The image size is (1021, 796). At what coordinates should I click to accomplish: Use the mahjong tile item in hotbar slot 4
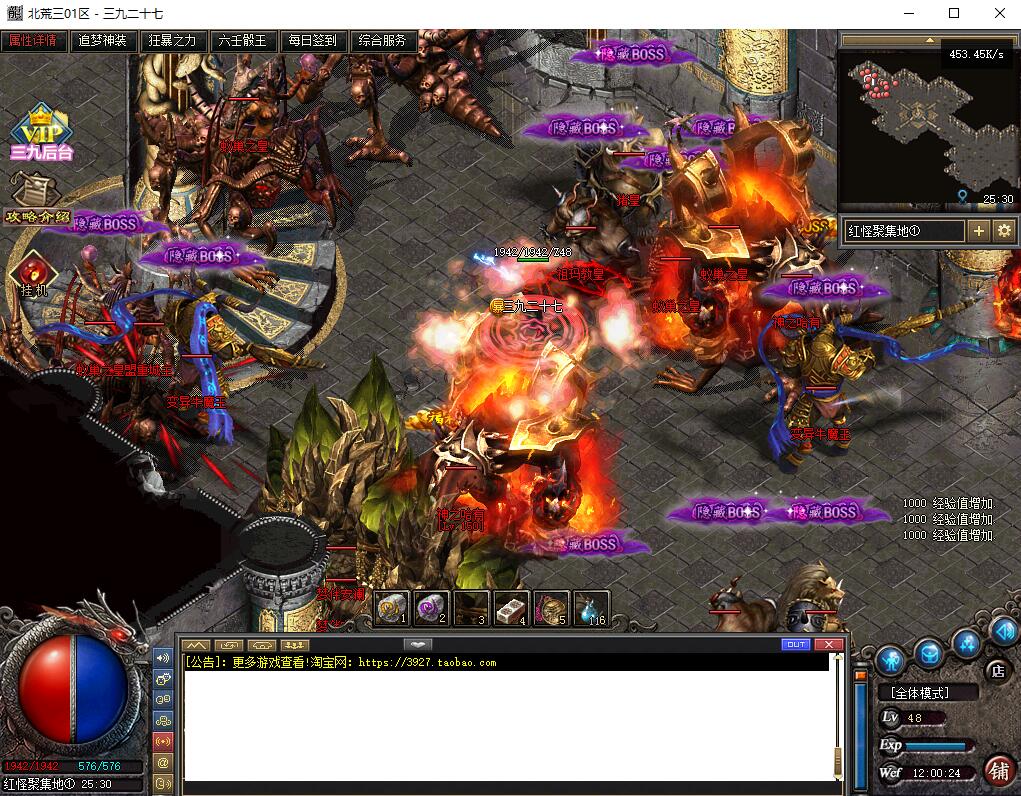[x=510, y=607]
